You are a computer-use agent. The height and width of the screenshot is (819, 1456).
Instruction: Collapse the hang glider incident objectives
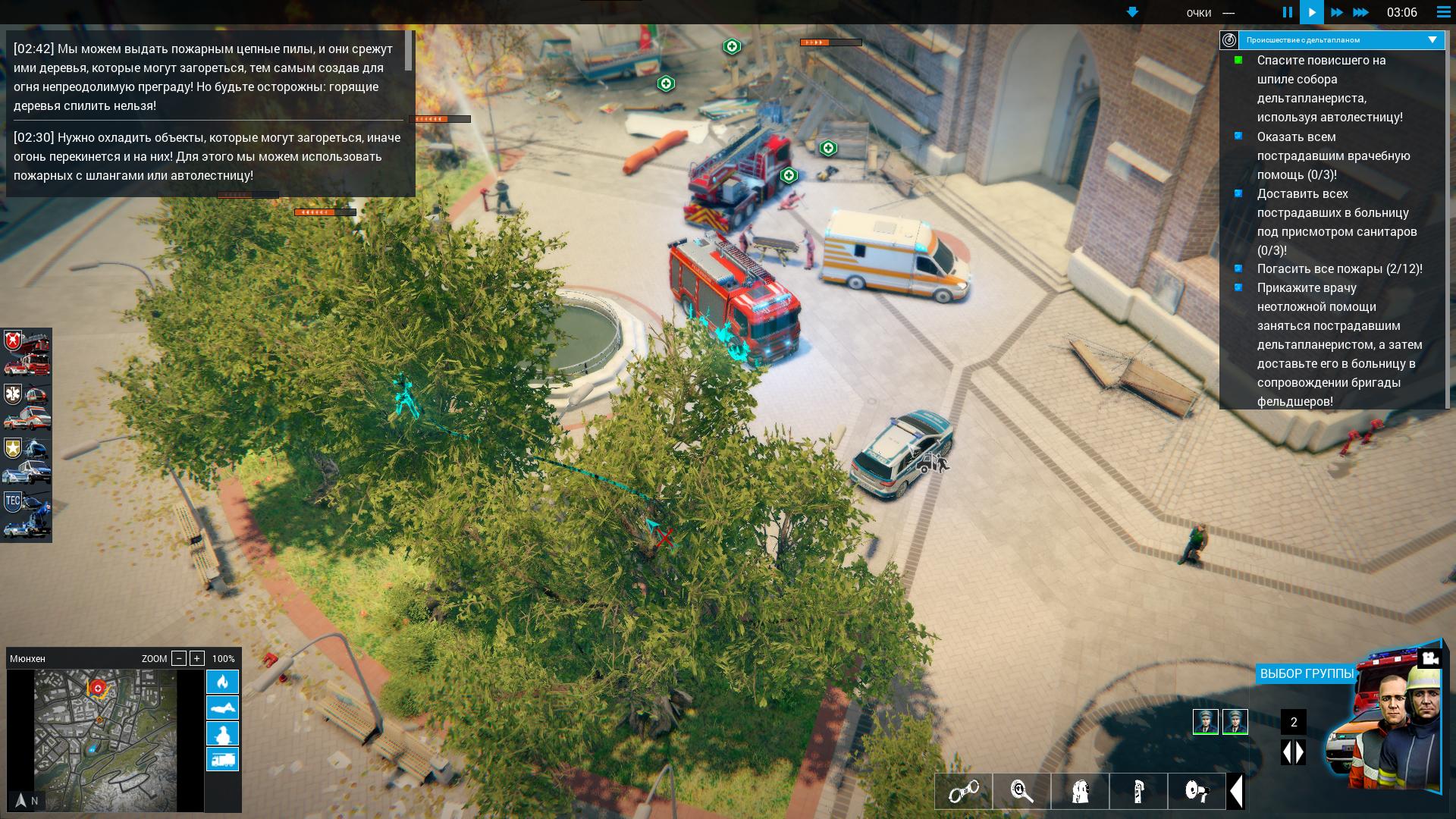[1432, 40]
